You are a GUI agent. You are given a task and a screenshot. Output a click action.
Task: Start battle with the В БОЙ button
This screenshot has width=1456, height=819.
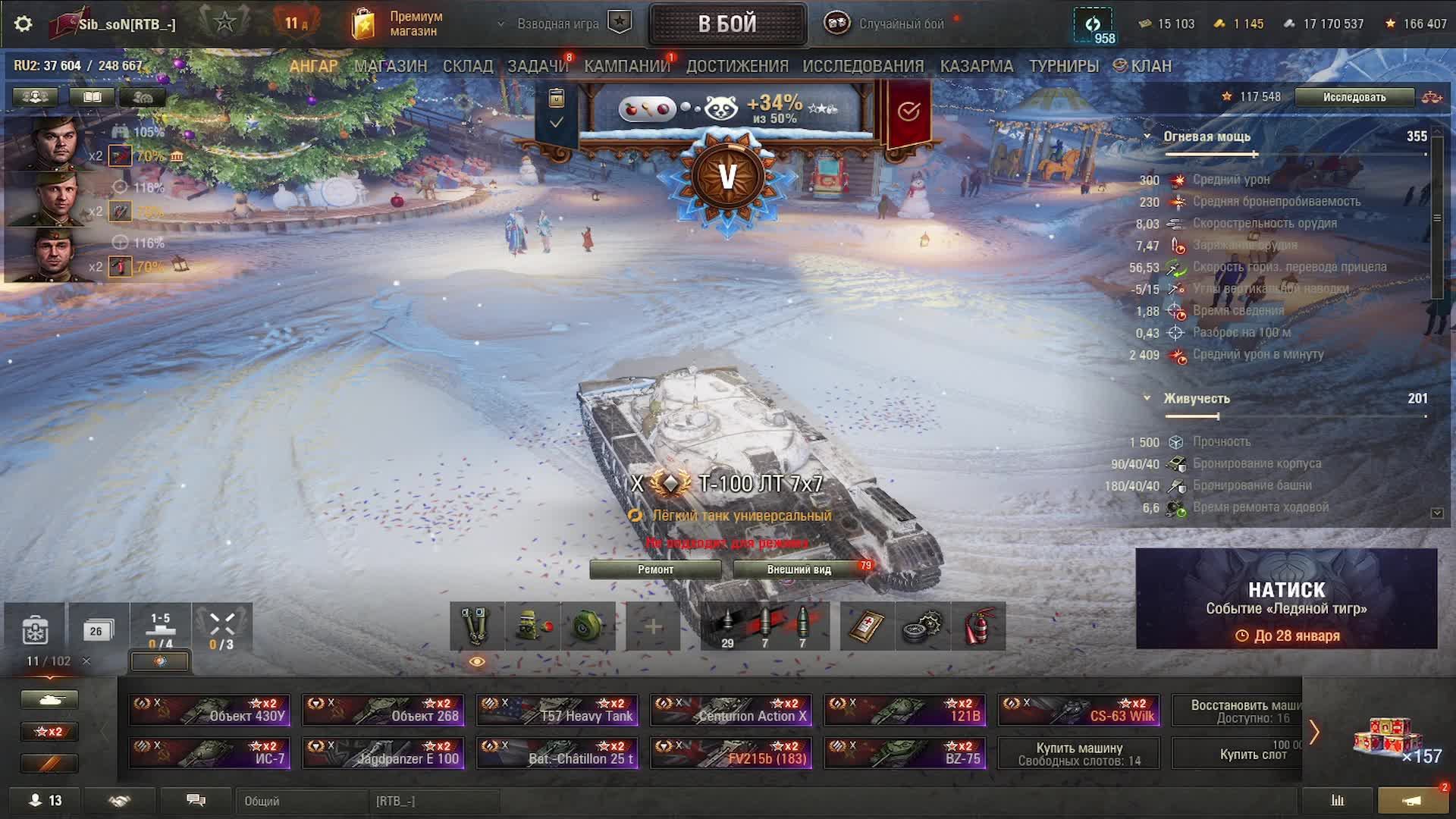[x=727, y=24]
